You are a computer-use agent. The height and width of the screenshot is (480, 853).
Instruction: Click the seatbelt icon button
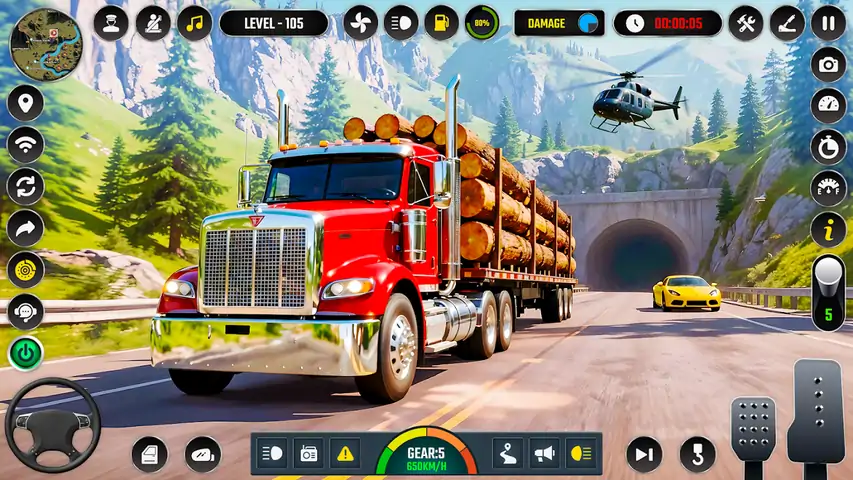point(153,22)
